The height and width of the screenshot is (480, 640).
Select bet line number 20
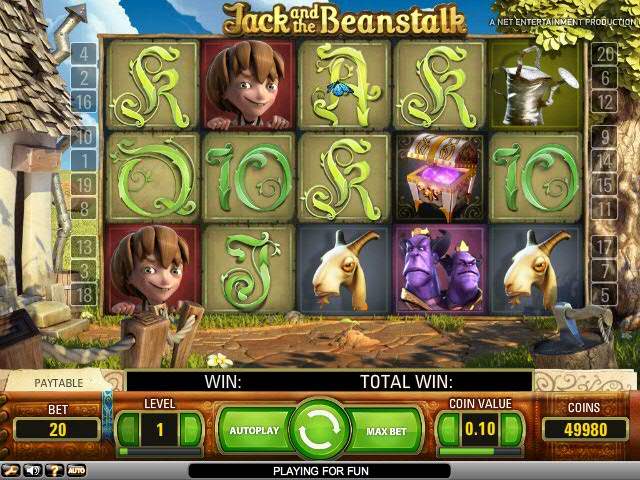point(603,54)
